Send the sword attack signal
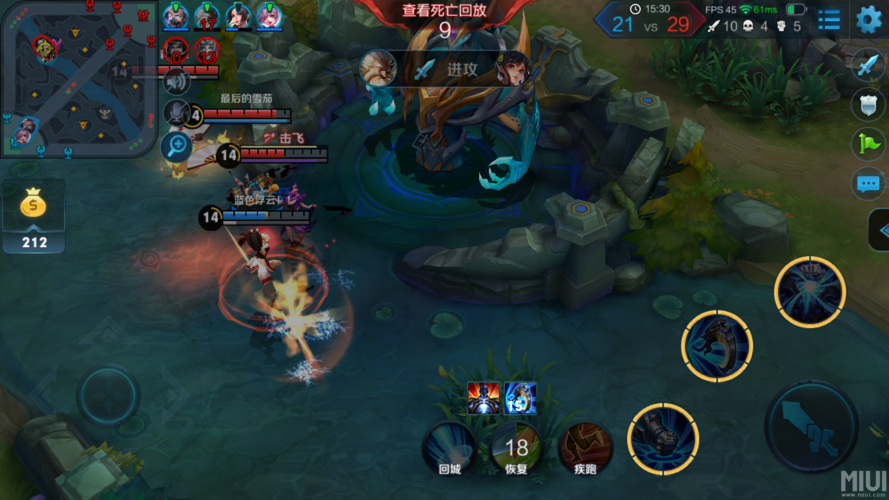This screenshot has height=500, width=889. click(x=867, y=64)
